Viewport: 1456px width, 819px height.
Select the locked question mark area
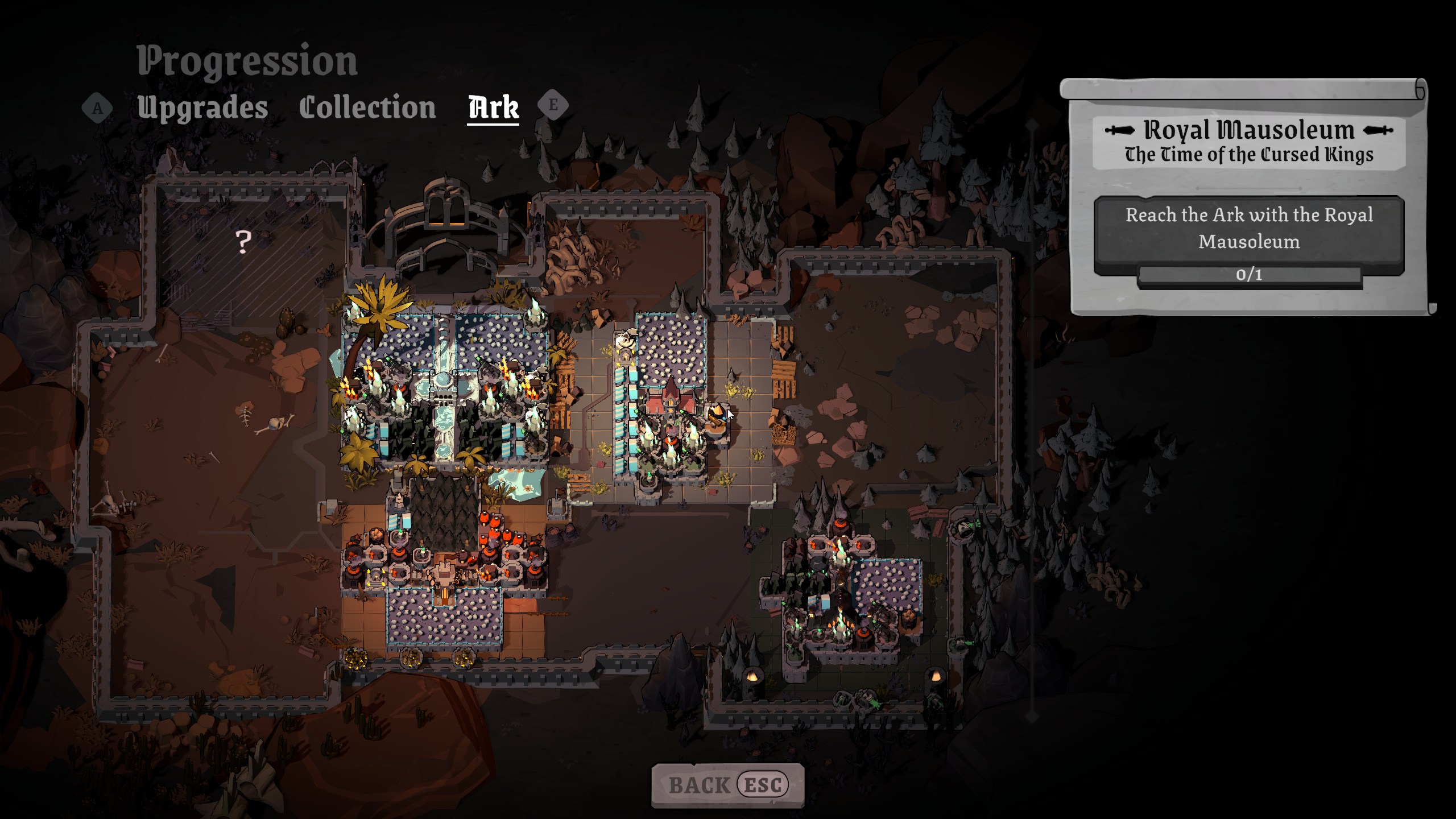coord(243,242)
